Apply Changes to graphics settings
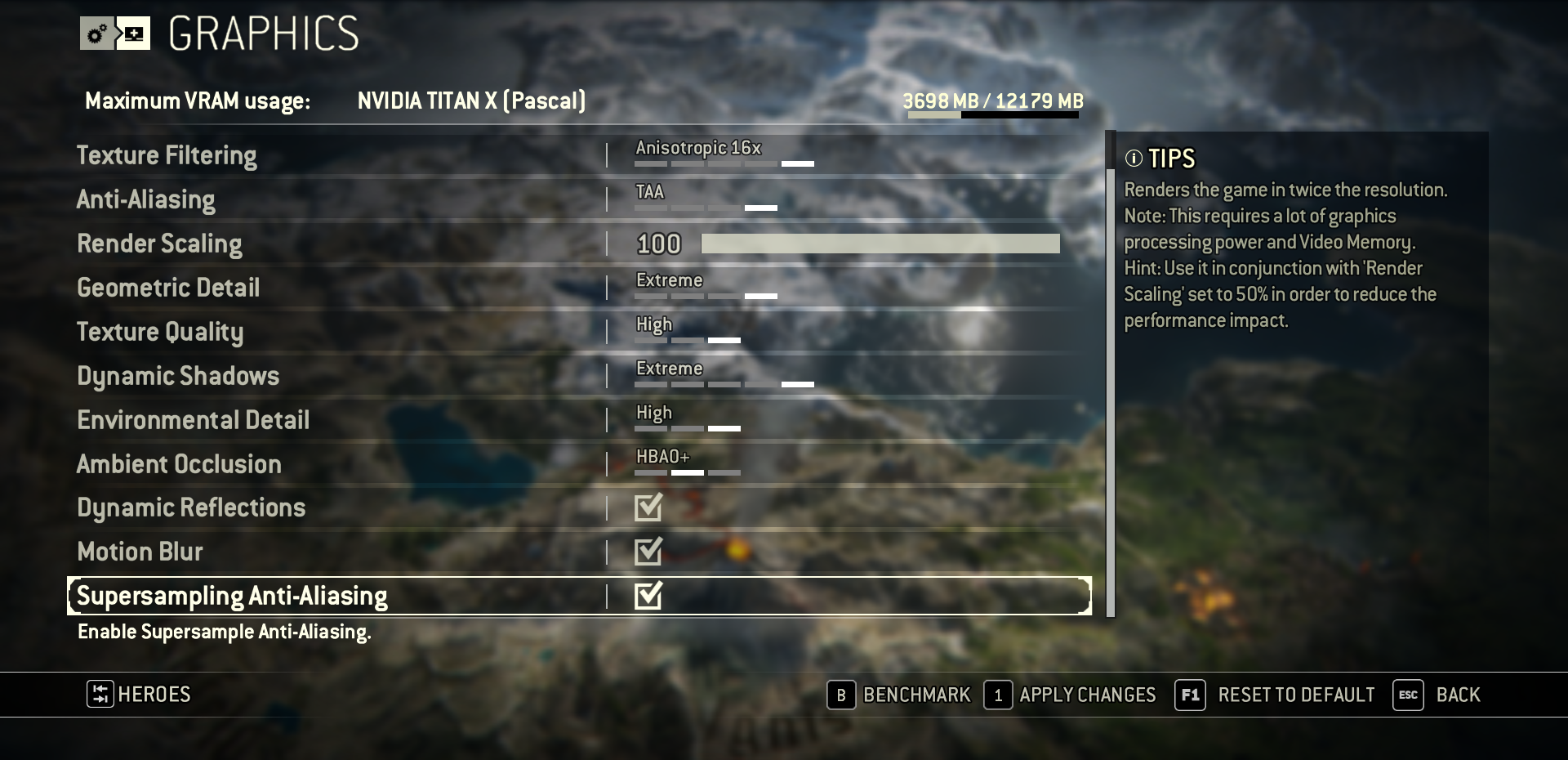Screen dimensions: 1568x760 click(x=1071, y=695)
